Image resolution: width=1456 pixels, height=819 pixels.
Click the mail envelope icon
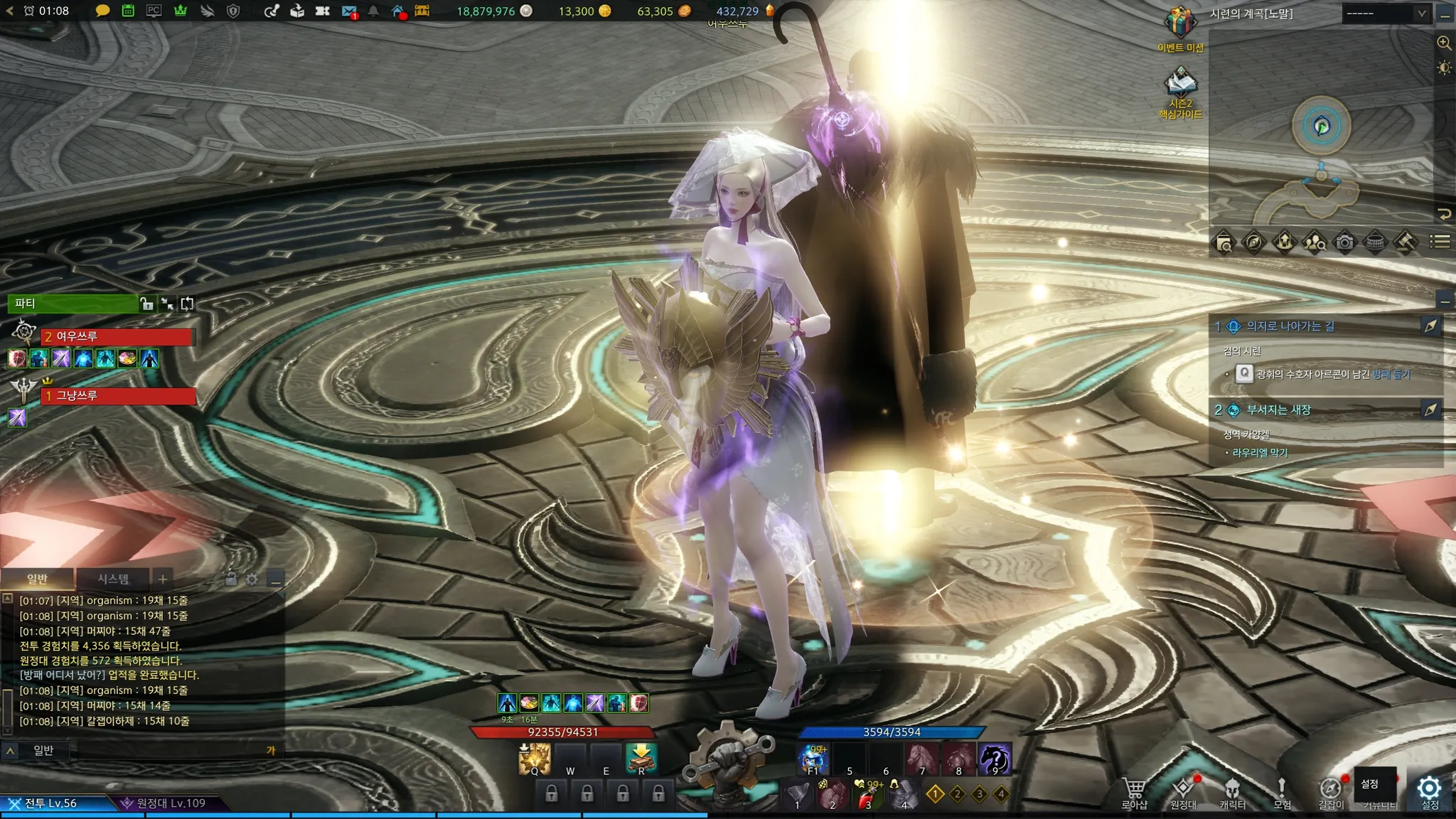(x=348, y=11)
